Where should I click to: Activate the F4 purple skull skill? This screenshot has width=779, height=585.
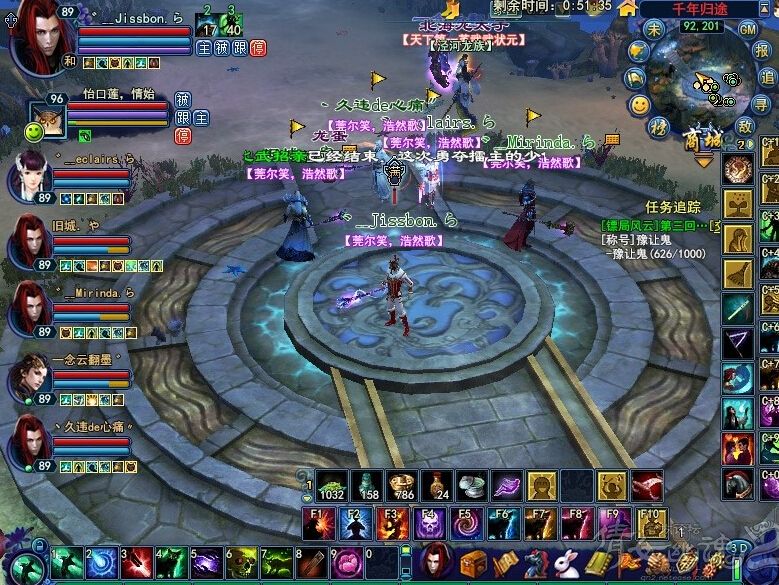click(430, 522)
